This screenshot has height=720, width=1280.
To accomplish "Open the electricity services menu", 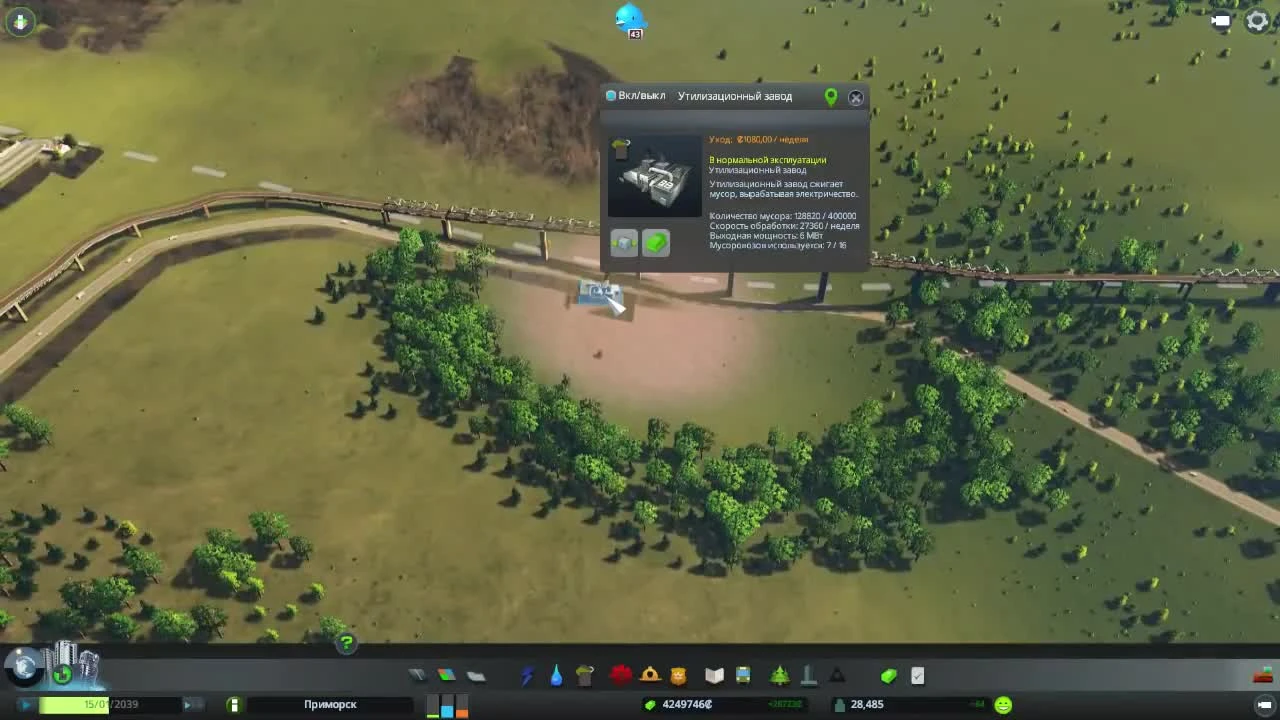I will [526, 676].
